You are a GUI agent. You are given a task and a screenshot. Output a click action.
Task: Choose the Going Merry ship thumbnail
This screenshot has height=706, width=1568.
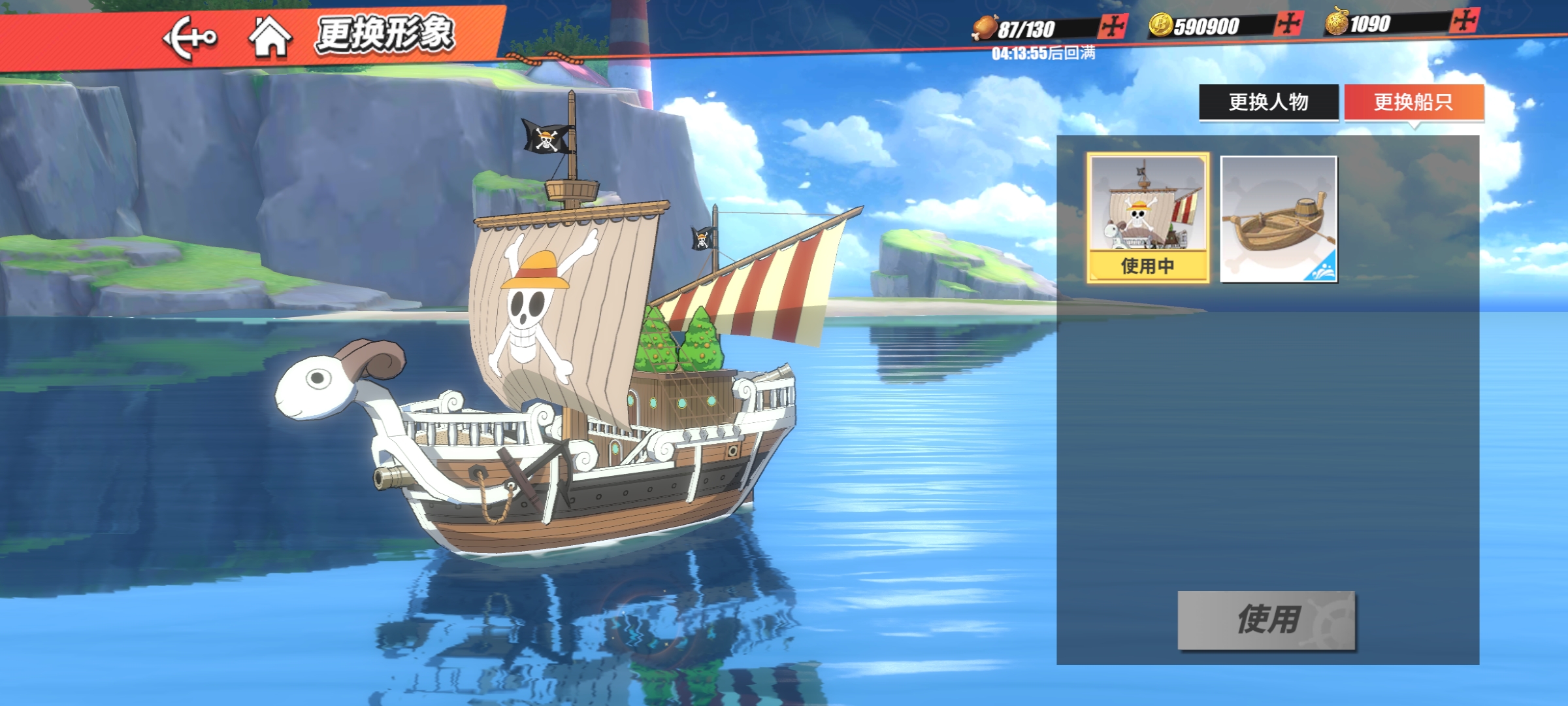tap(1147, 218)
